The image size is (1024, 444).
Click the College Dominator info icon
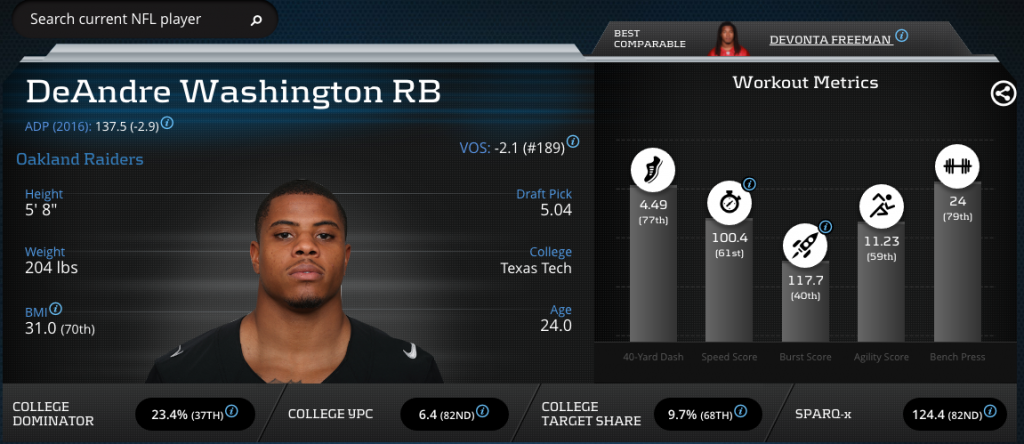232,411
